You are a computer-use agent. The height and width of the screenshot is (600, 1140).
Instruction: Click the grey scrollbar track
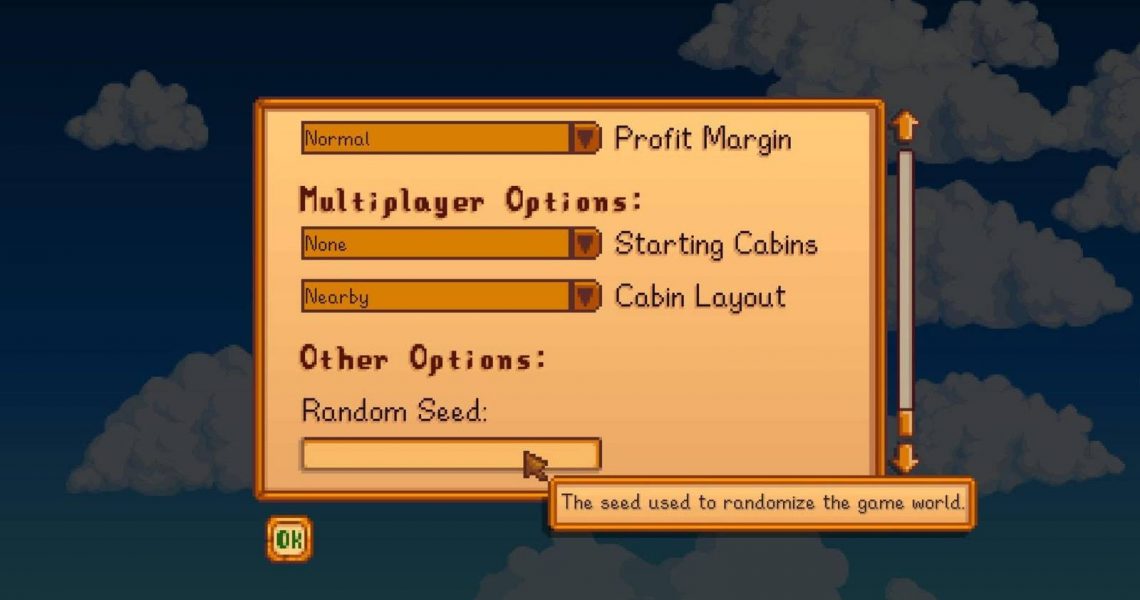(x=905, y=280)
